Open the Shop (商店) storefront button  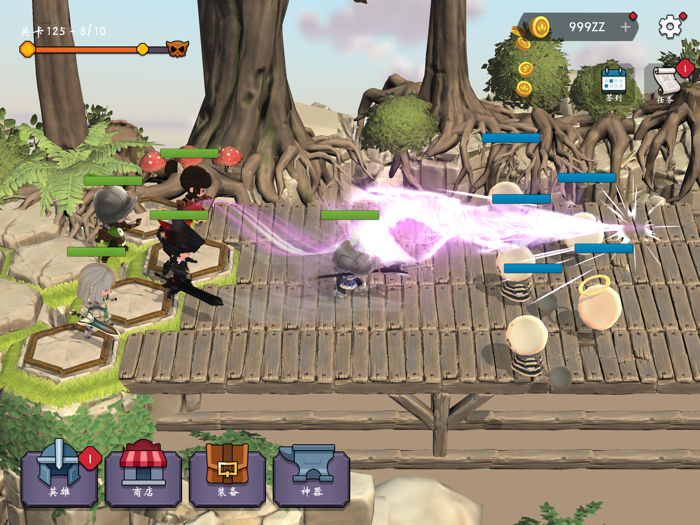point(143,474)
